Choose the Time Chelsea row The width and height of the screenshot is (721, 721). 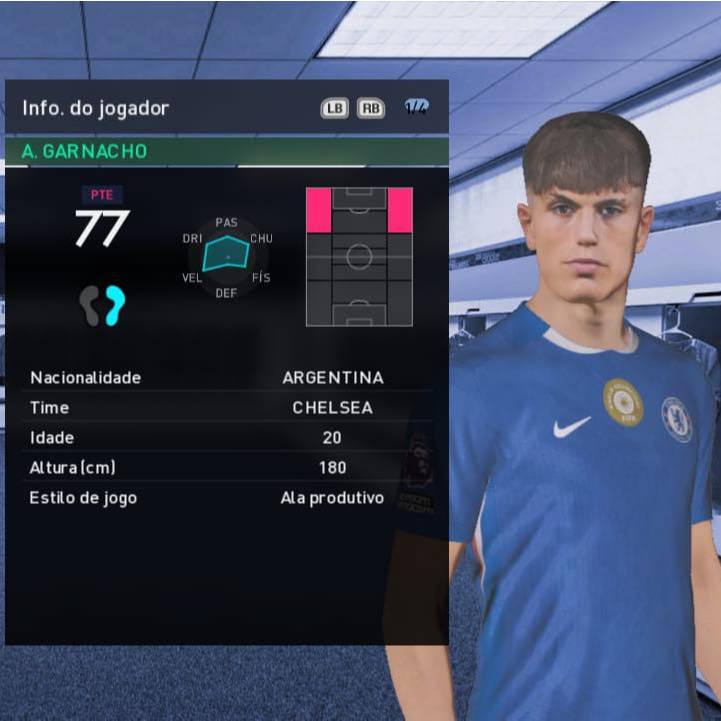[x=227, y=408]
